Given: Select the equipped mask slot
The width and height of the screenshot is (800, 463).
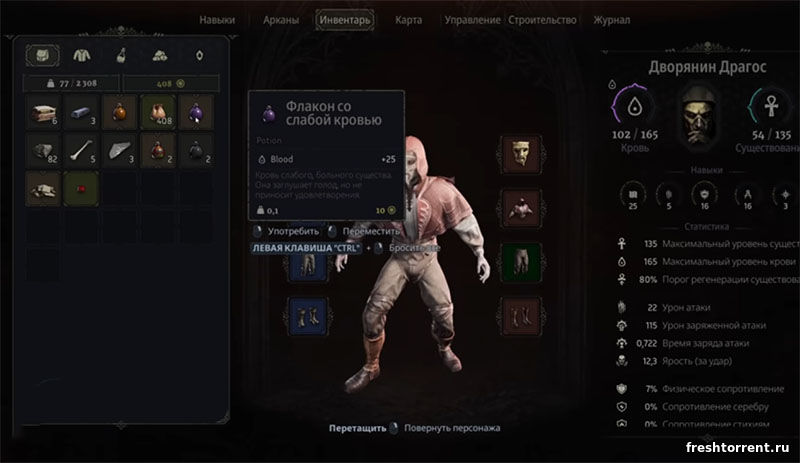Looking at the screenshot, I should coord(520,153).
